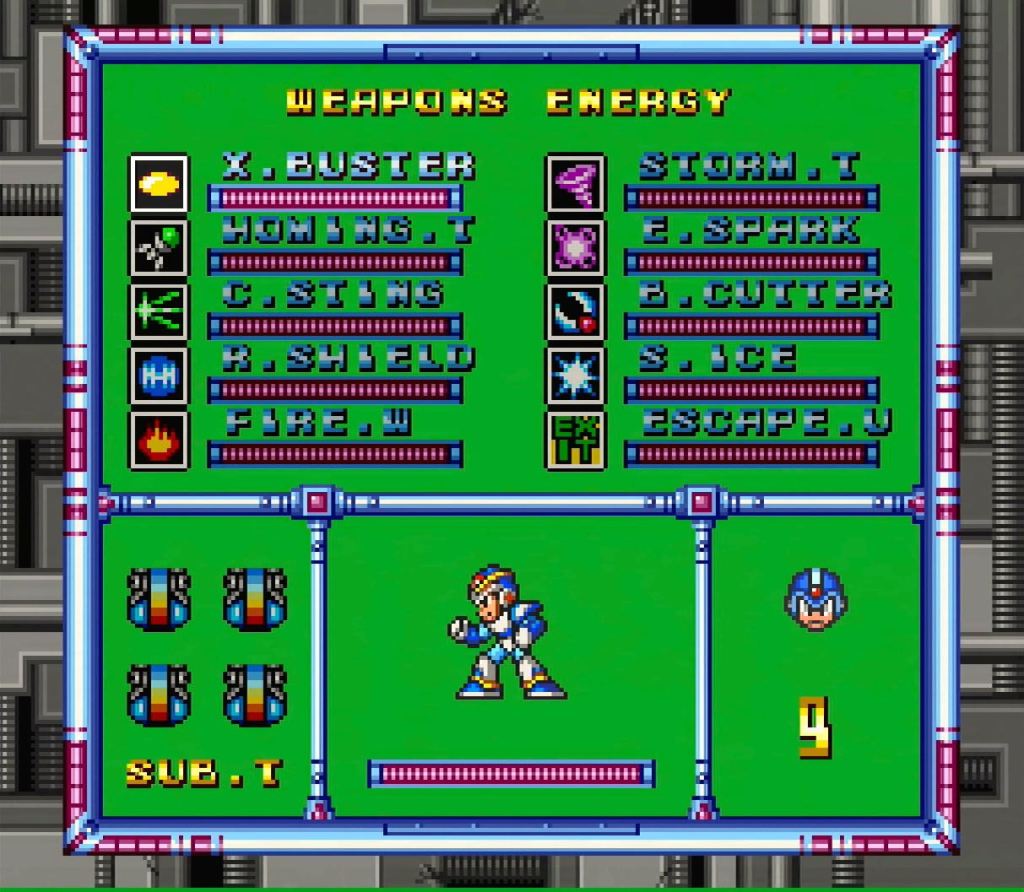Equip the E.Spark weapon icon
Image resolution: width=1024 pixels, height=892 pixels.
(576, 248)
